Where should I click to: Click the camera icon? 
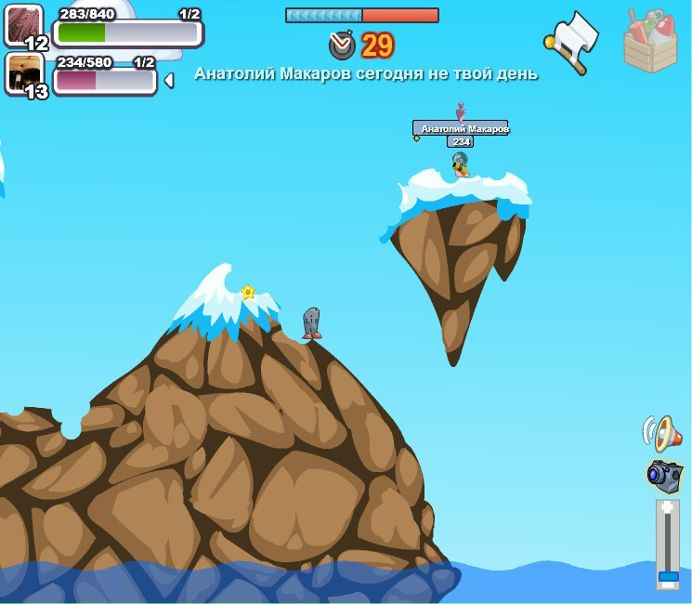[664, 475]
